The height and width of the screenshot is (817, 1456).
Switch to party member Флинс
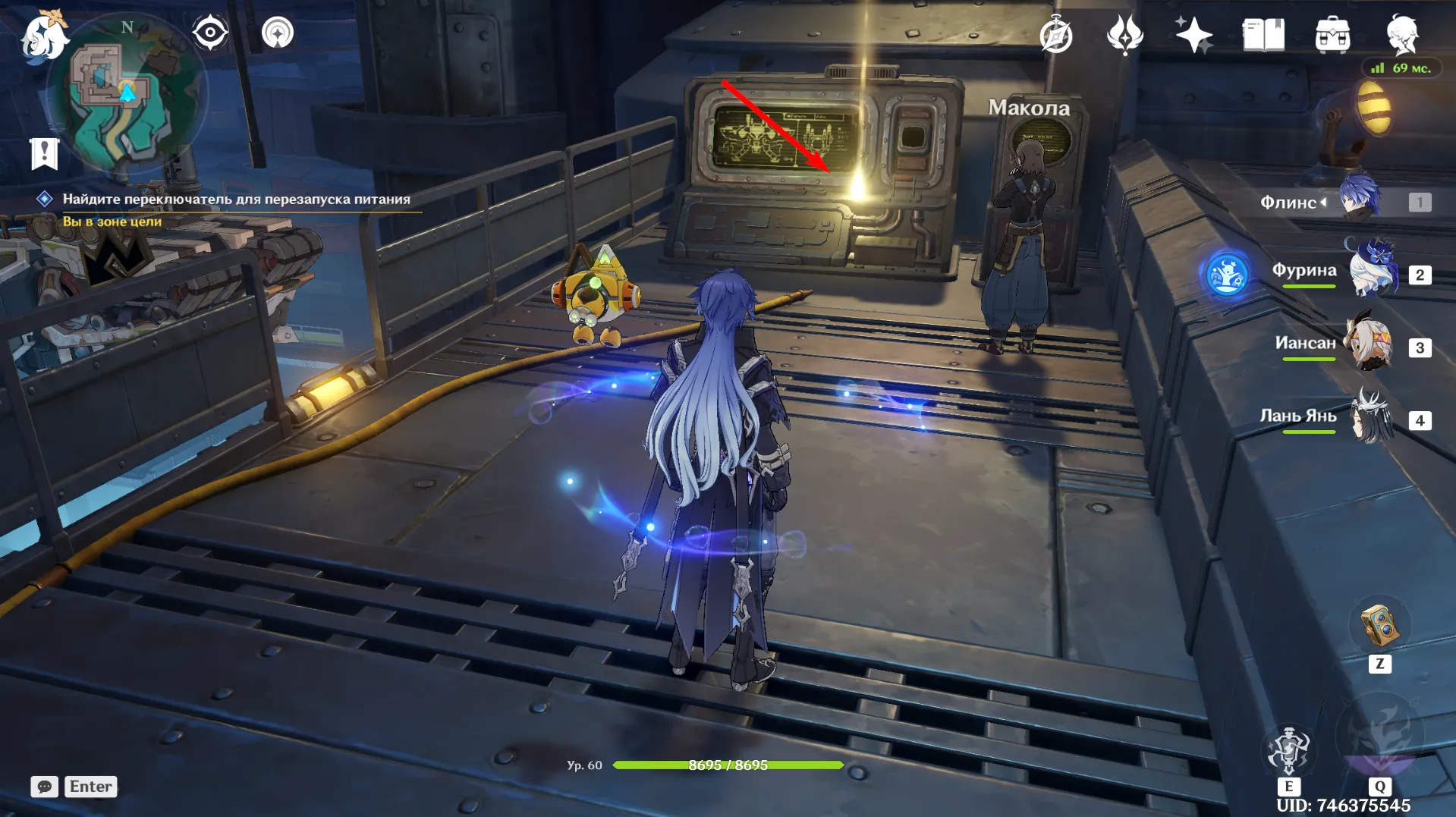point(1358,199)
